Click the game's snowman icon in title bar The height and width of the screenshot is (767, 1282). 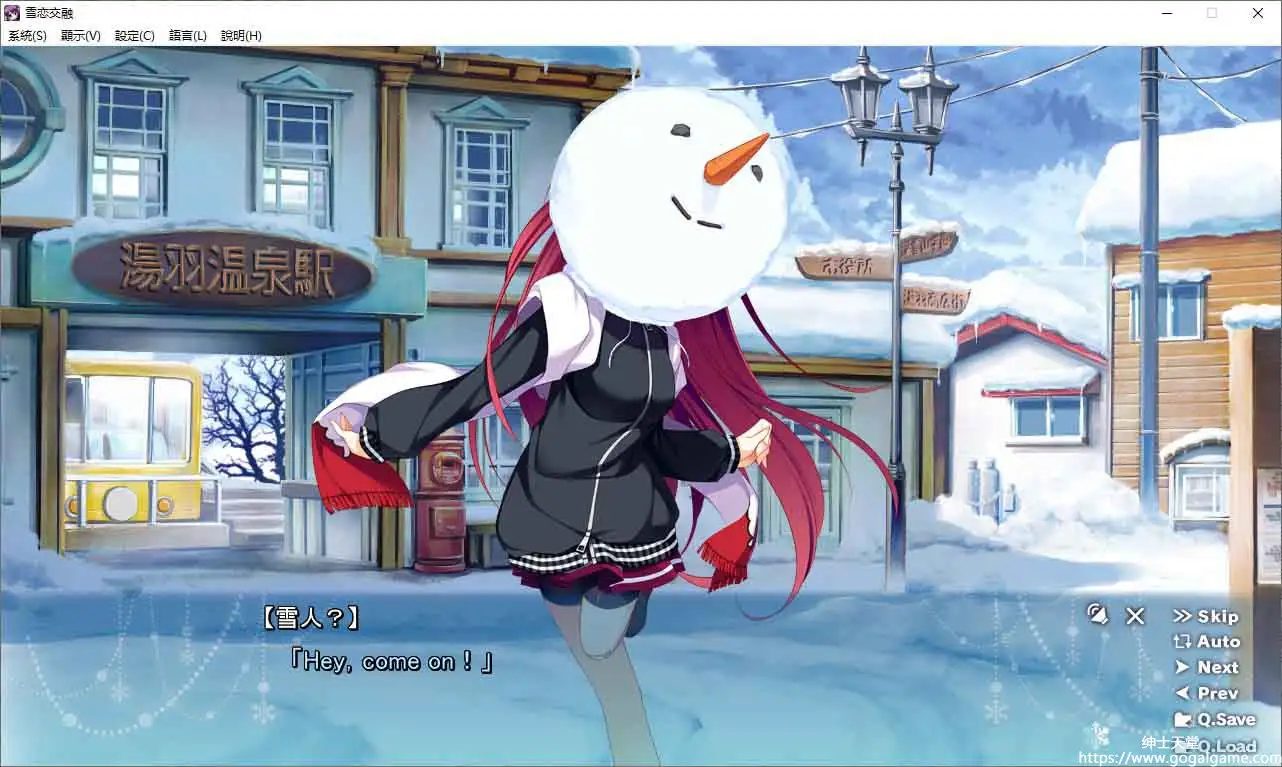point(11,12)
